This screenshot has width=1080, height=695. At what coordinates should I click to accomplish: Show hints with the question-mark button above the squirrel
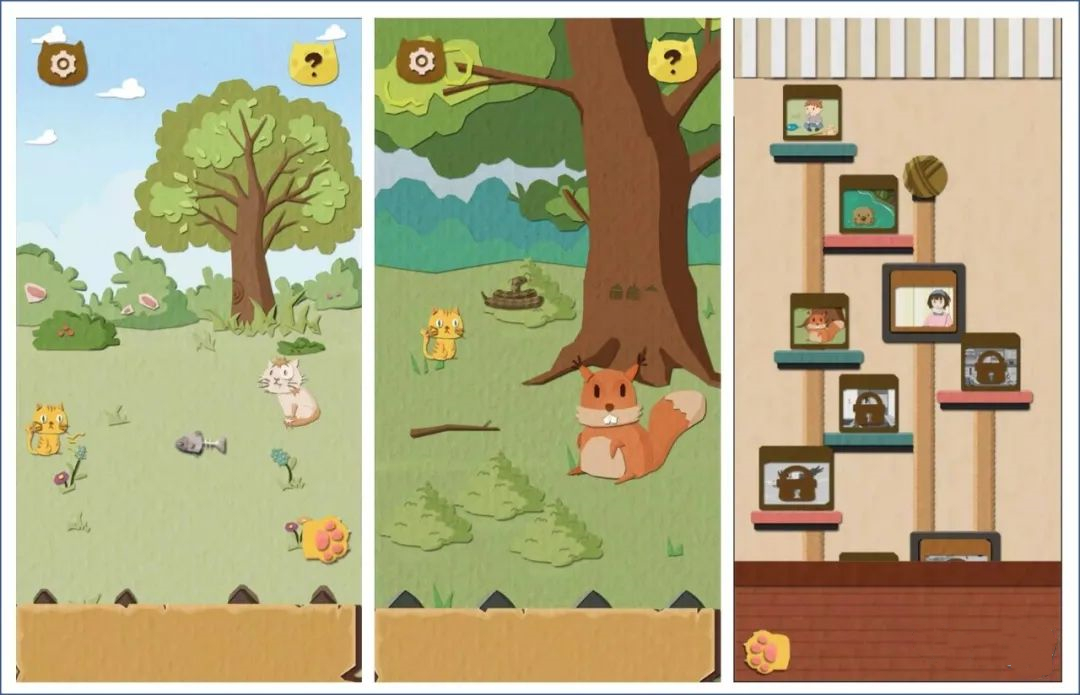pos(672,61)
